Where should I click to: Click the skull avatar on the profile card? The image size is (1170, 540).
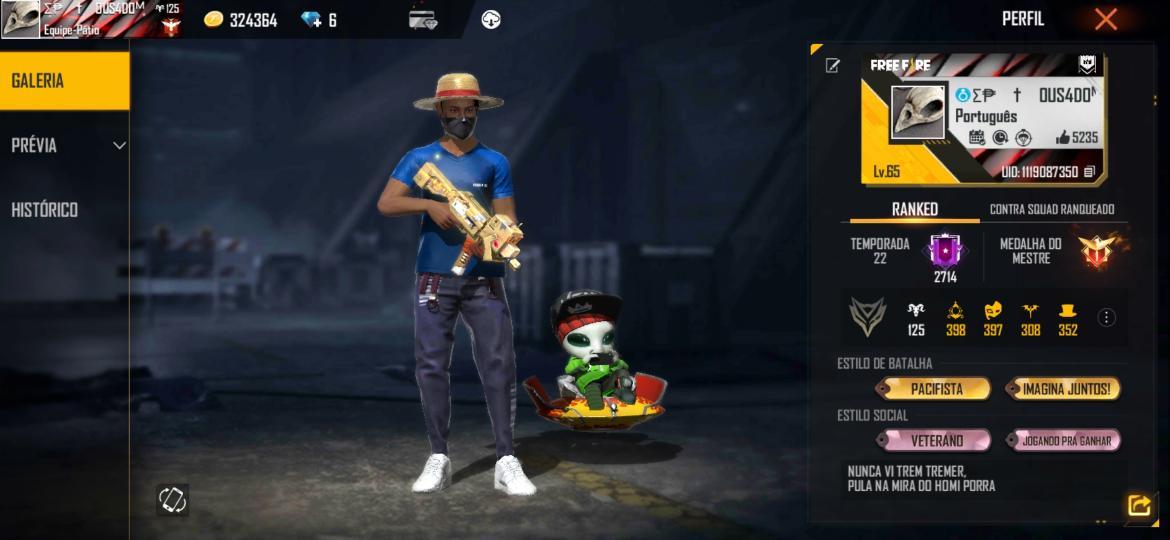pyautogui.click(x=918, y=112)
